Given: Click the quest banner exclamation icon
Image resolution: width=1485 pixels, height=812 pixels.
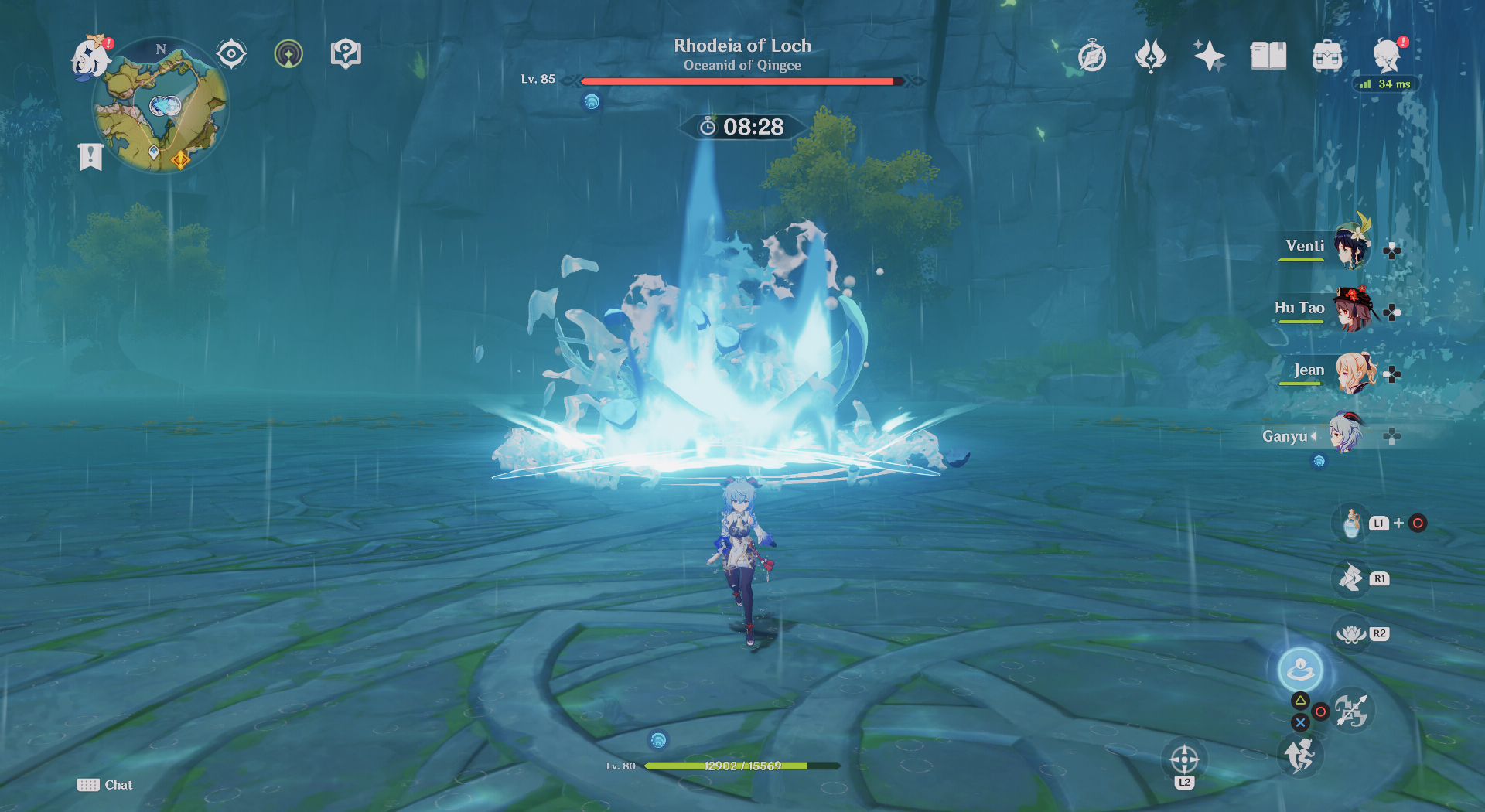Looking at the screenshot, I should pos(90,156).
